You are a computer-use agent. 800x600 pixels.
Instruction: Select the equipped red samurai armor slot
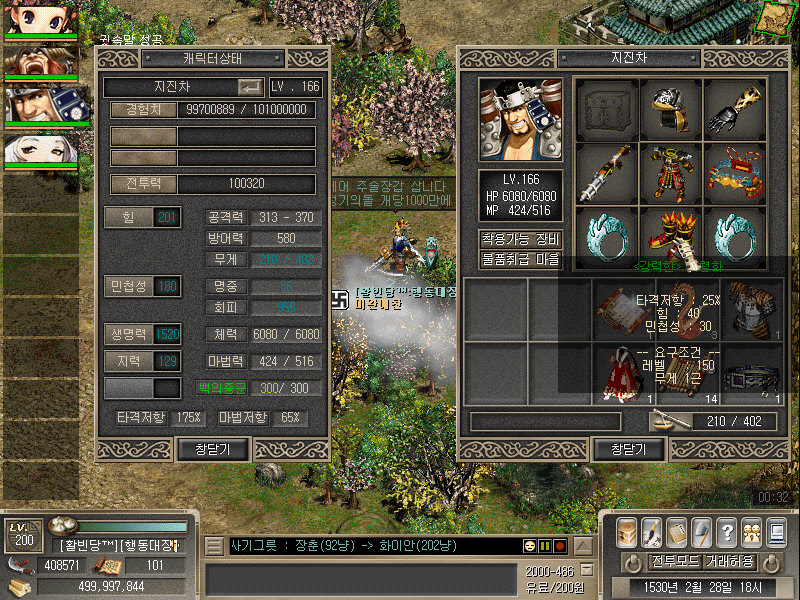coord(670,172)
